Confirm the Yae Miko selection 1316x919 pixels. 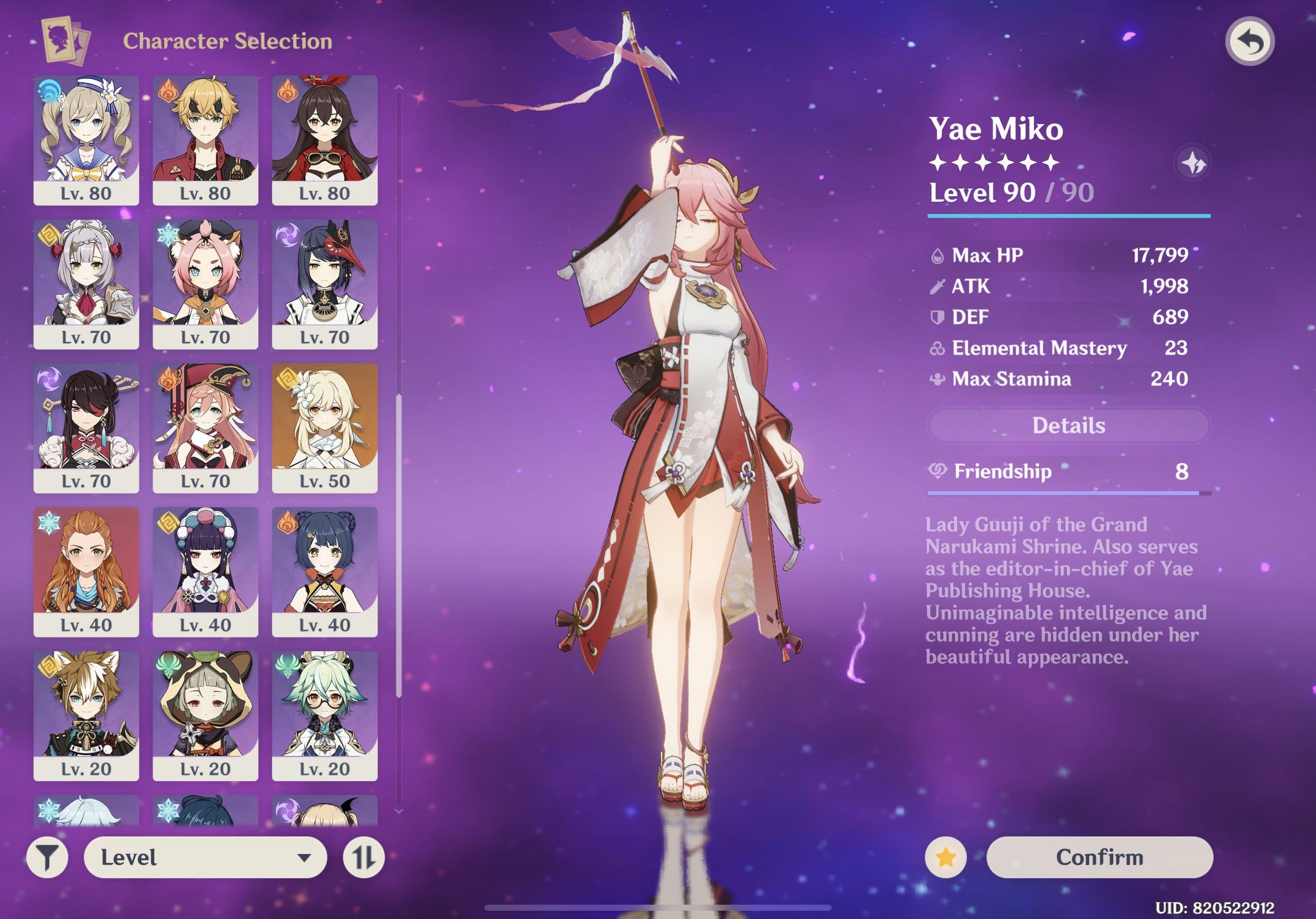(x=1099, y=857)
